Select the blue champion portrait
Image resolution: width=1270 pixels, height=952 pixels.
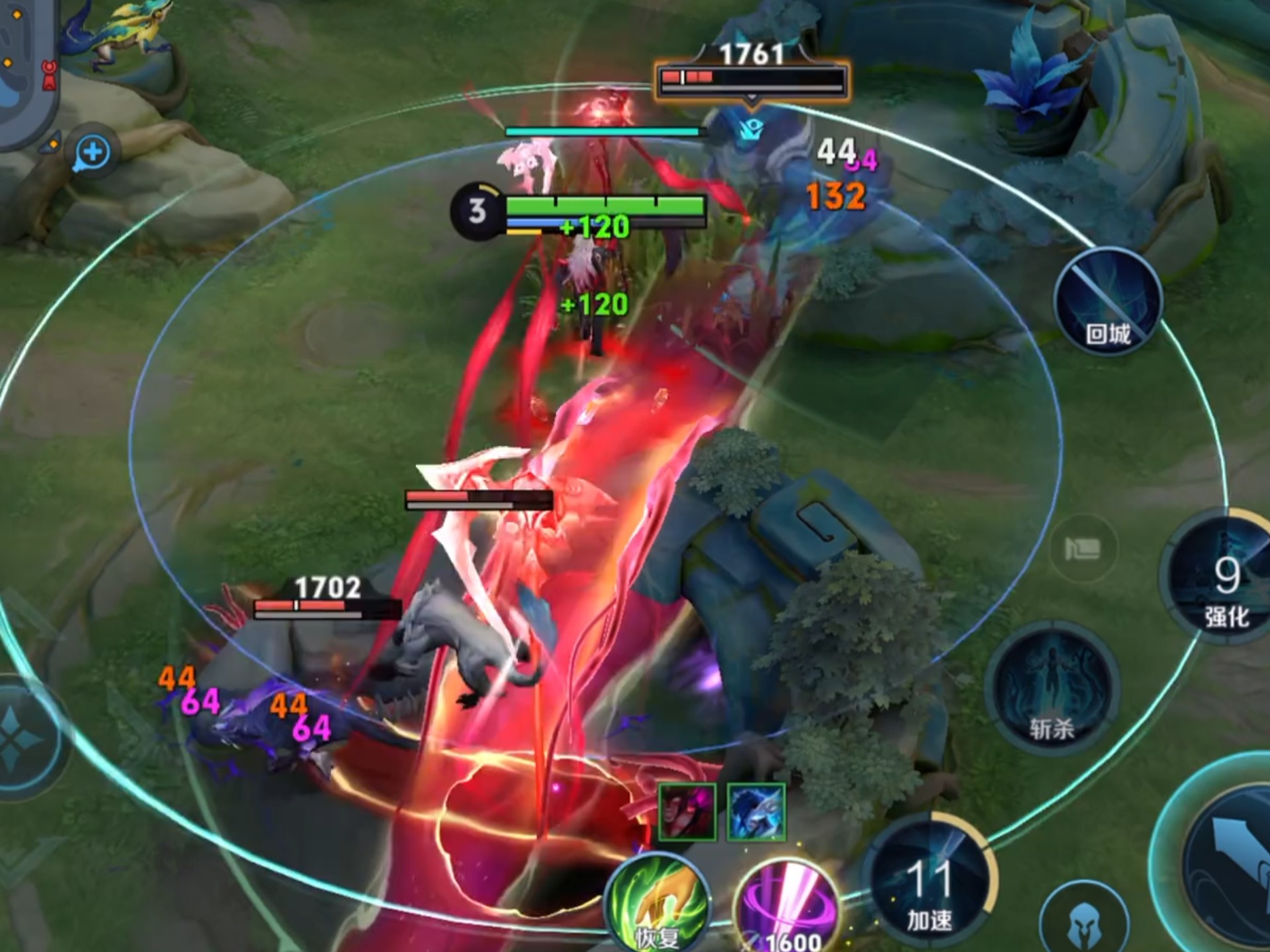[756, 812]
